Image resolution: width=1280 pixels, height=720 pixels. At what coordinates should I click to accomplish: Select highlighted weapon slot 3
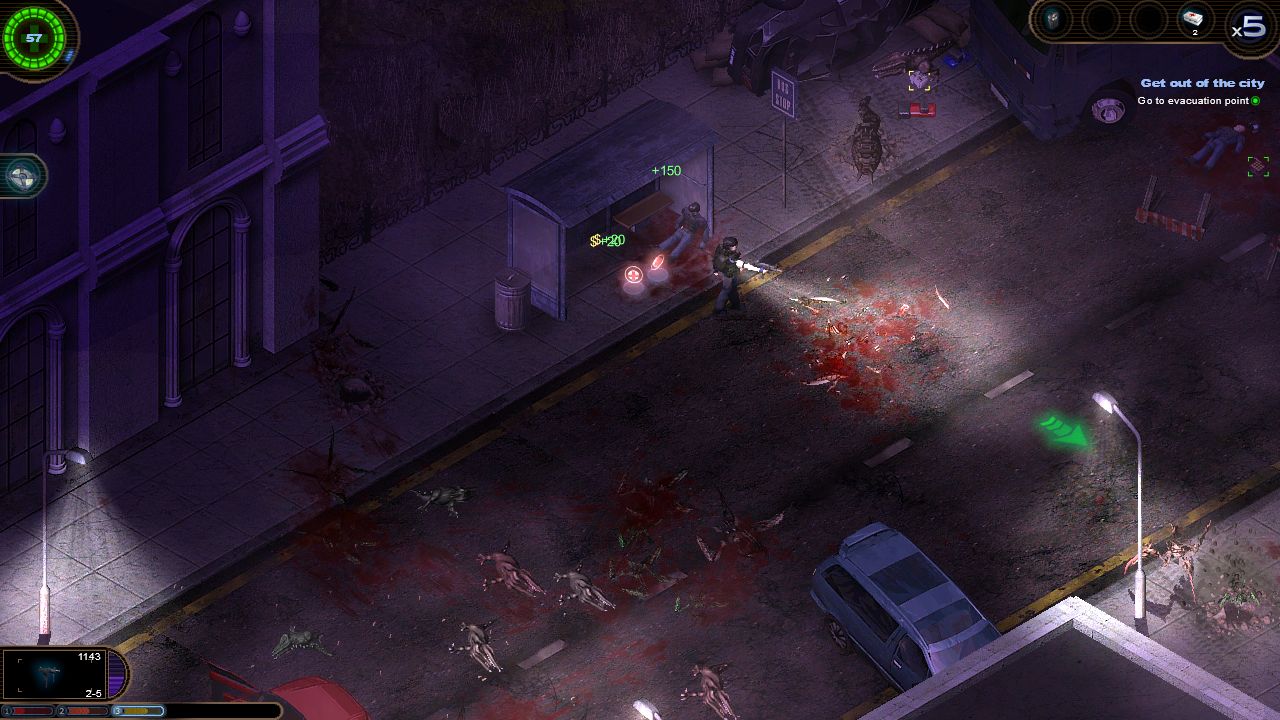pyautogui.click(x=141, y=711)
